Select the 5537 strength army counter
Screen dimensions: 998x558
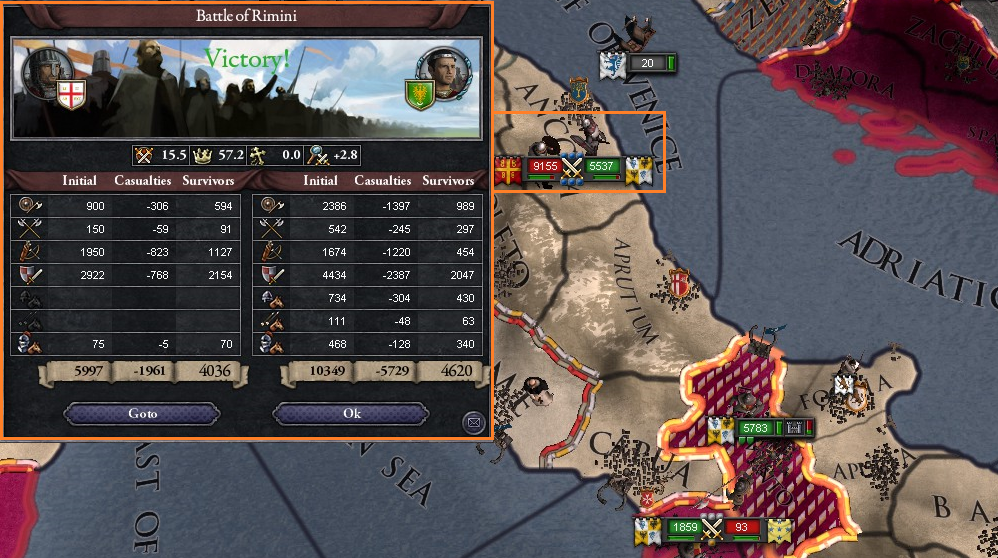602,166
